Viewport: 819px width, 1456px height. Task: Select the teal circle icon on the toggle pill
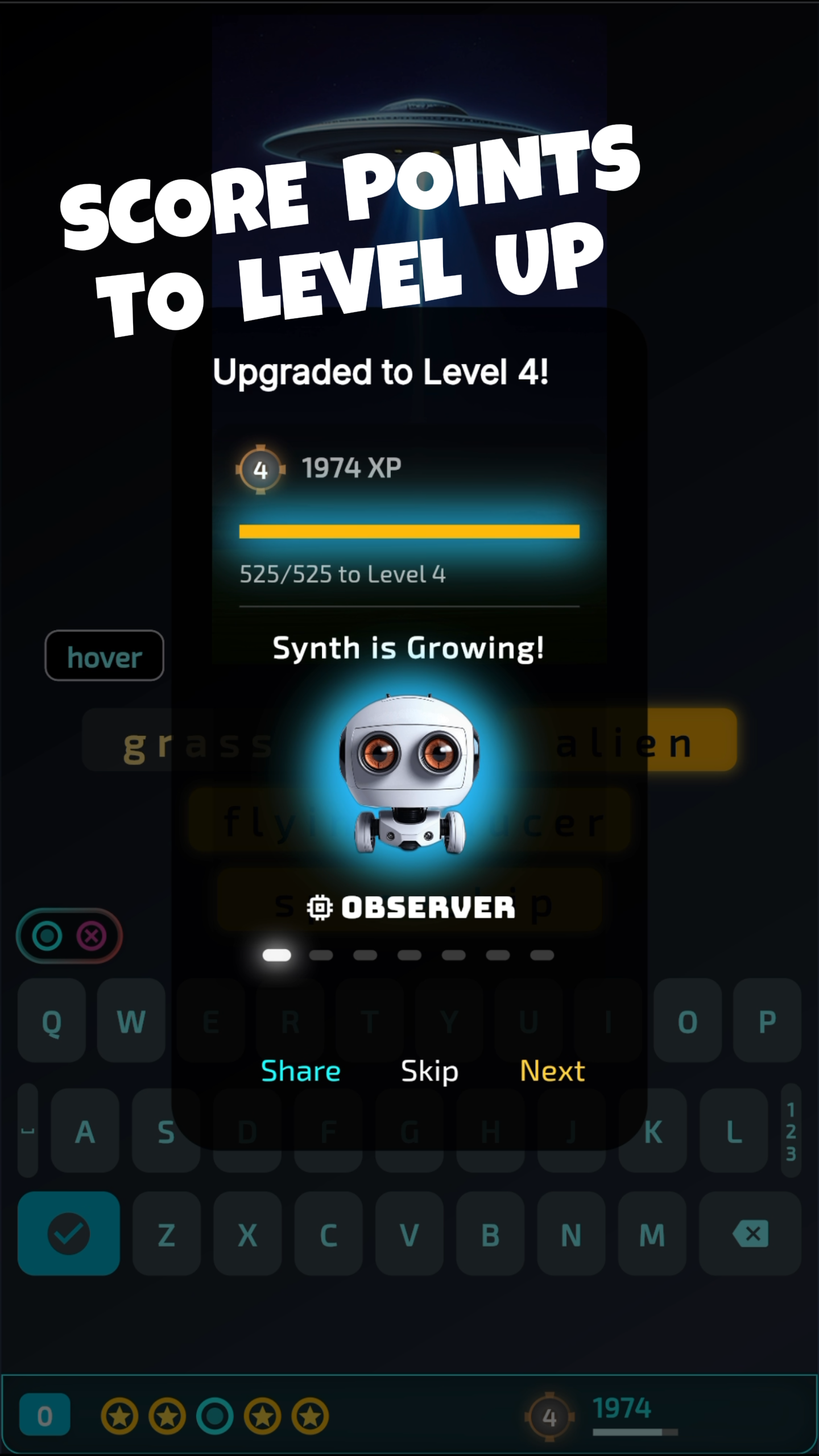click(x=47, y=936)
